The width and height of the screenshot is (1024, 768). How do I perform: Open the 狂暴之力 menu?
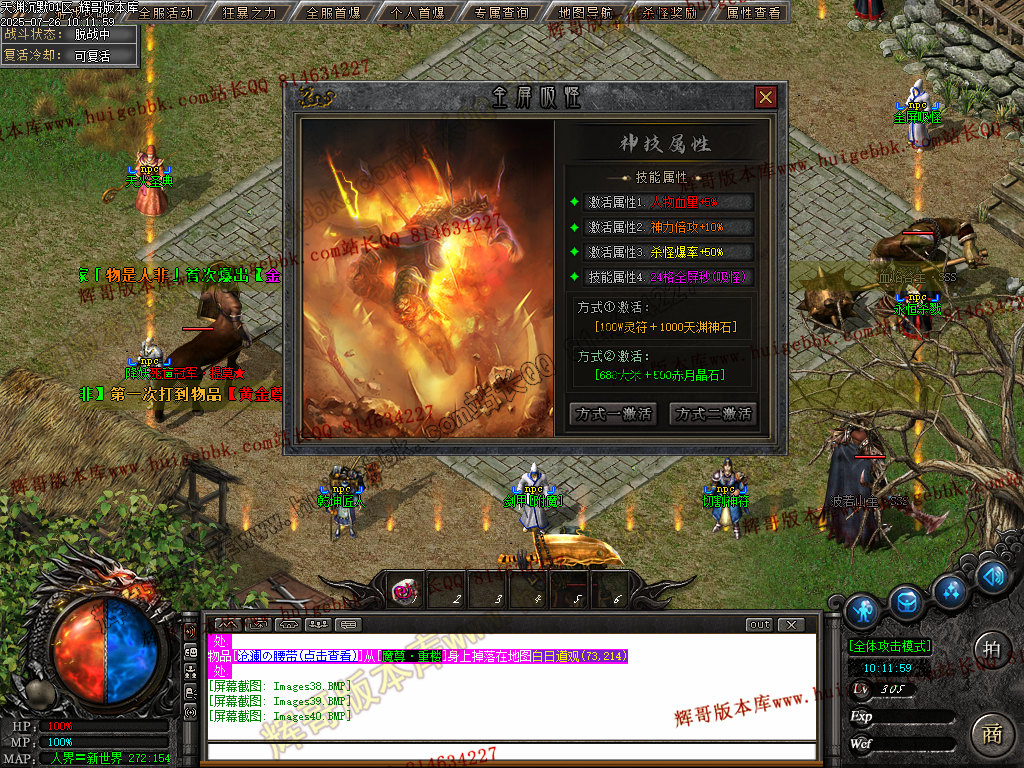[x=249, y=13]
